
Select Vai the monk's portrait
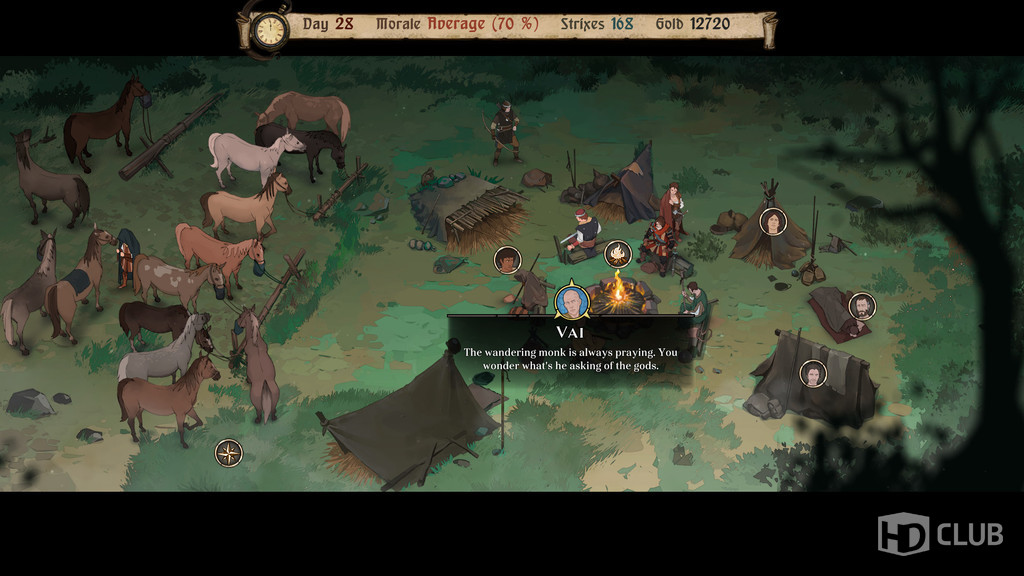570,302
